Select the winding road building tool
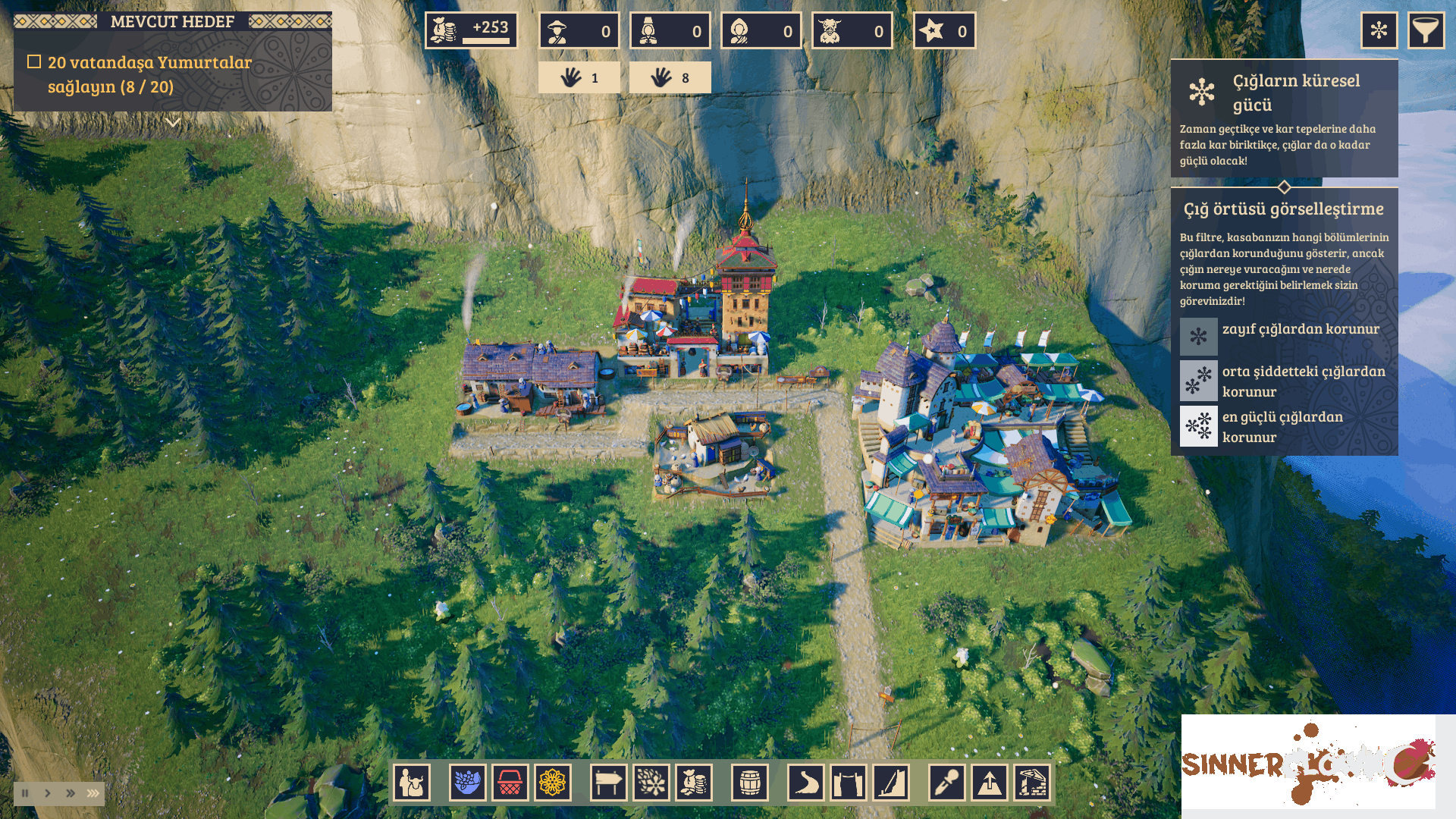1456x819 pixels. tap(805, 782)
